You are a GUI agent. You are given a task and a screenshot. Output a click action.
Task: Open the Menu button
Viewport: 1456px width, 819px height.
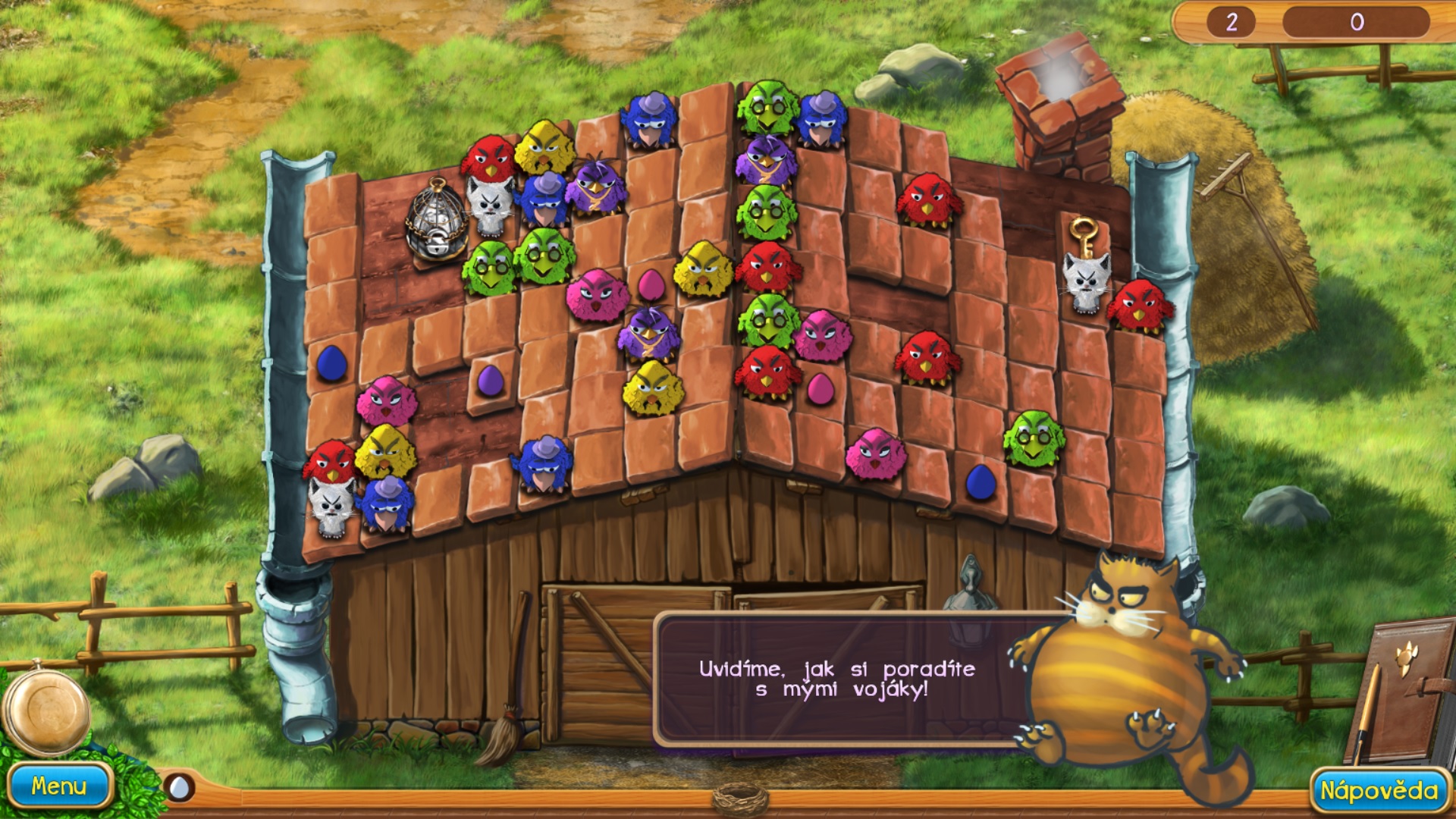[59, 786]
